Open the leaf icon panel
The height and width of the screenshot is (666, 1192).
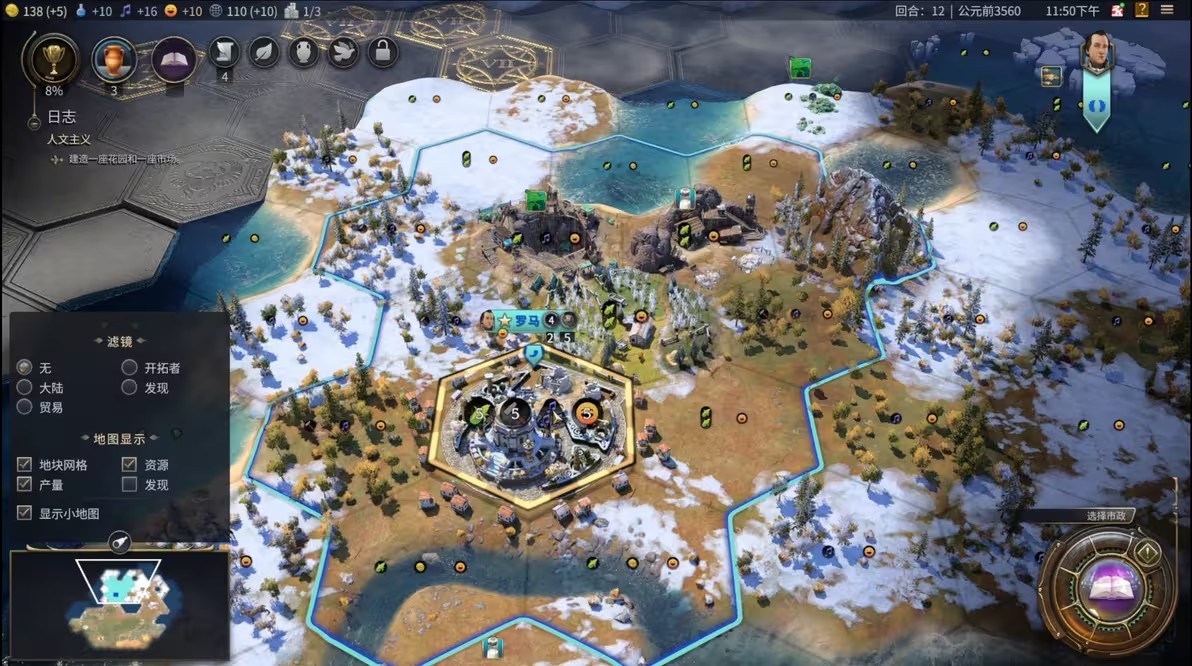[x=264, y=52]
